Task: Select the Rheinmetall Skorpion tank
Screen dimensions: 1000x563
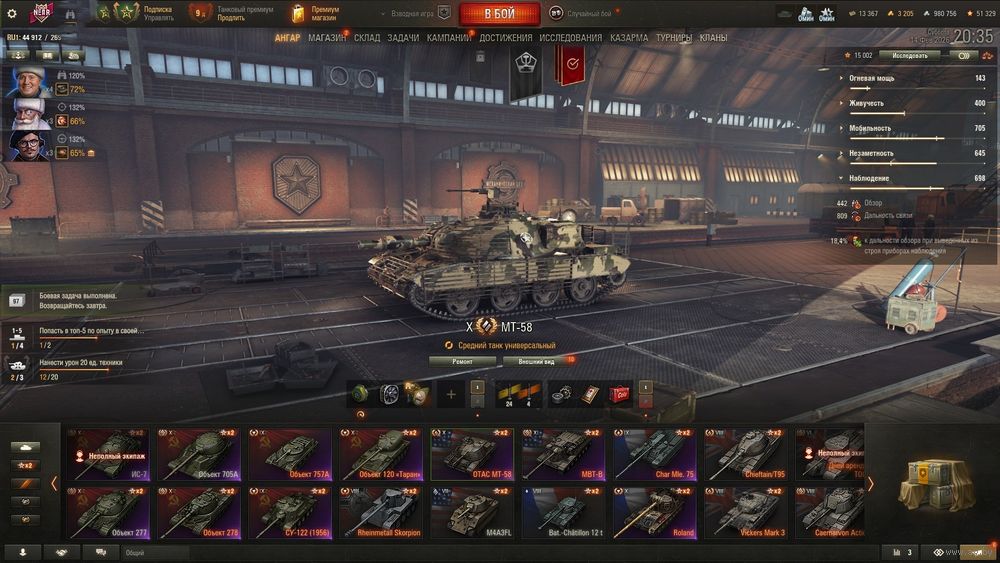Action: click(x=381, y=511)
